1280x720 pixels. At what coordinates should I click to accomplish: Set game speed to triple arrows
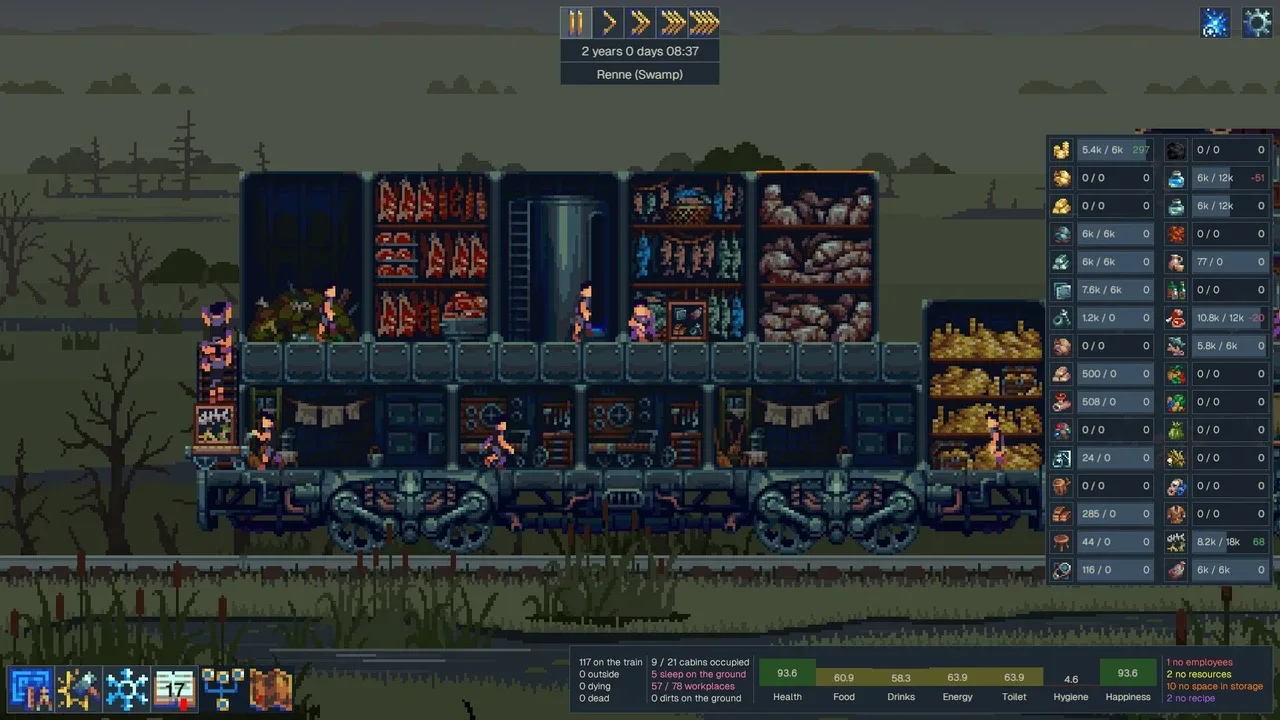point(672,22)
